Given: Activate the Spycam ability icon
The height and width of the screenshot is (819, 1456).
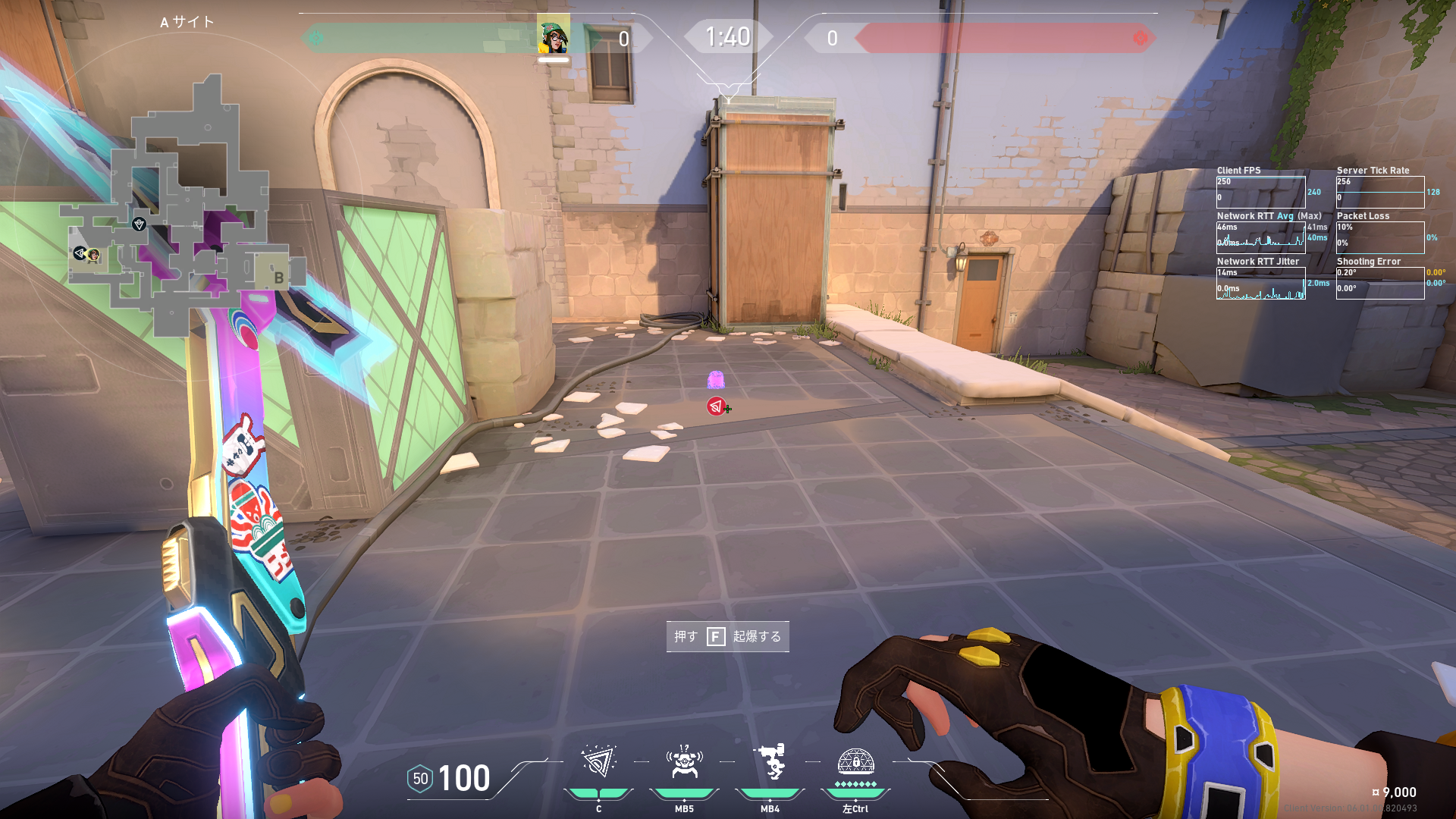Looking at the screenshot, I should pos(684,762).
